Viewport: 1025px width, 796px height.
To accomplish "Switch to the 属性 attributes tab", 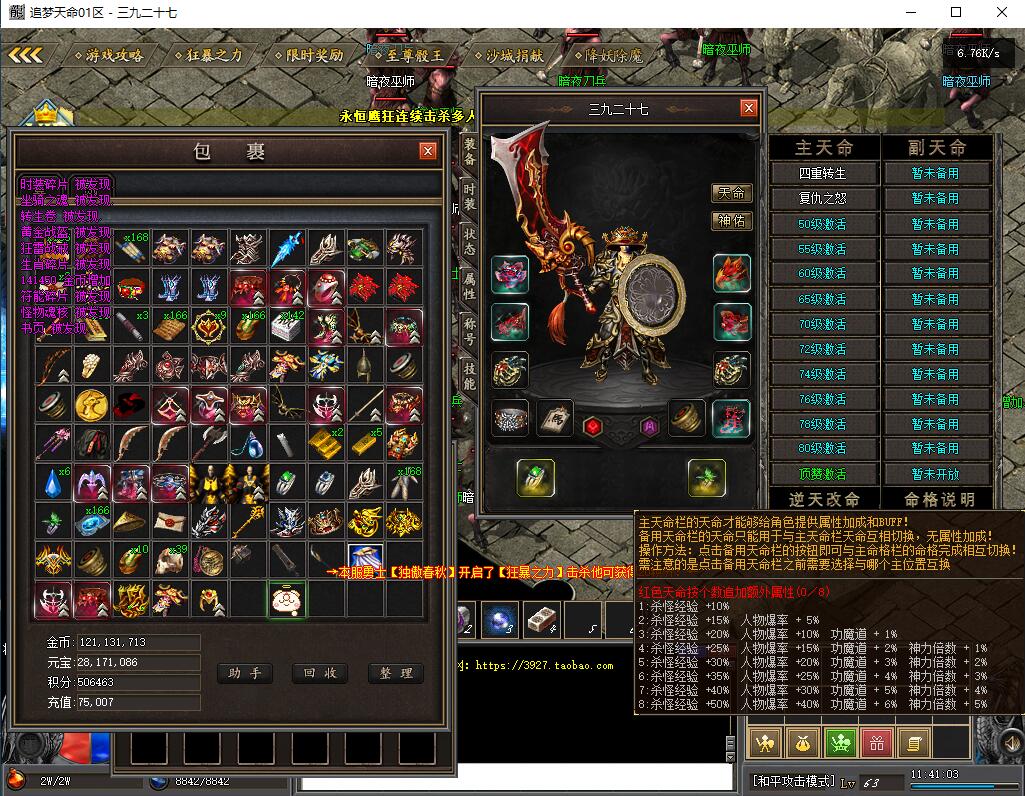I will pos(469,286).
